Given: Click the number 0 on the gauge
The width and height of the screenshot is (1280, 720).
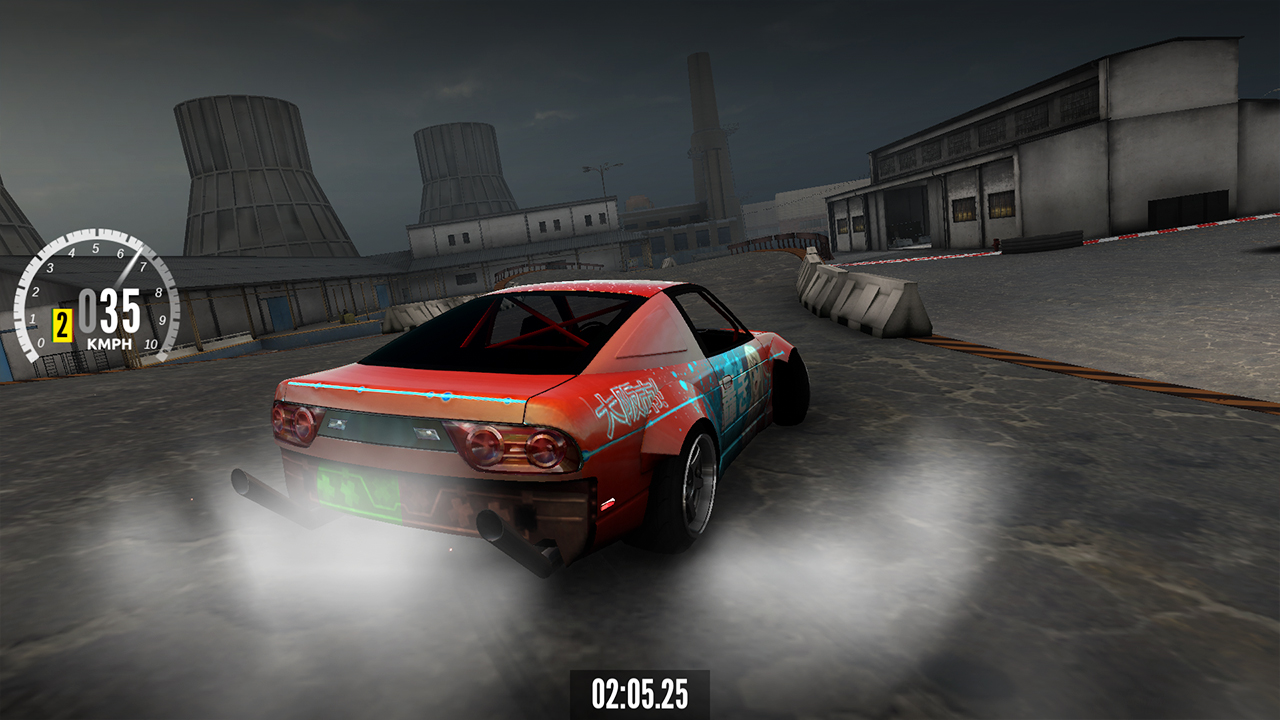Looking at the screenshot, I should point(42,343).
